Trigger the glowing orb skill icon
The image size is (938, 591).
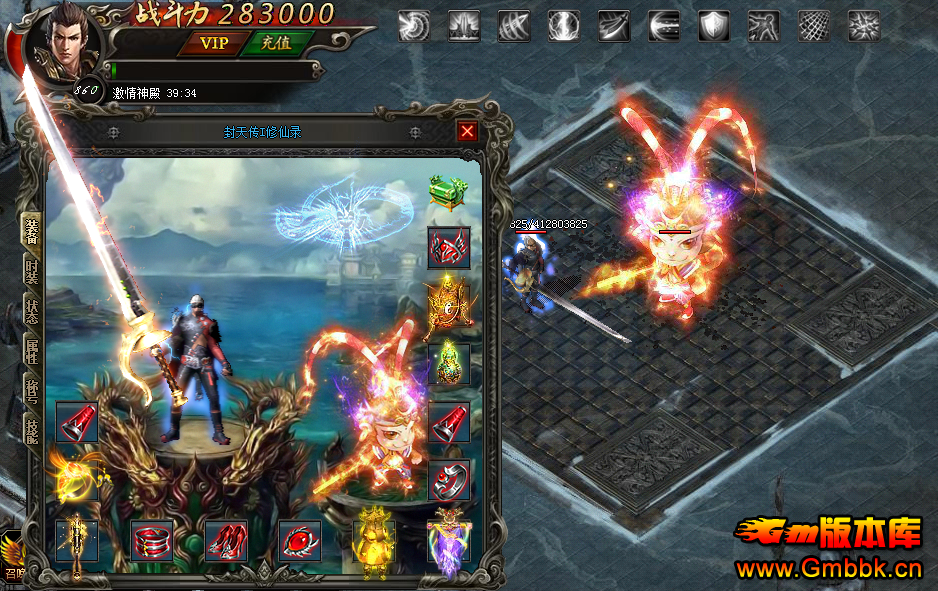coord(564,25)
